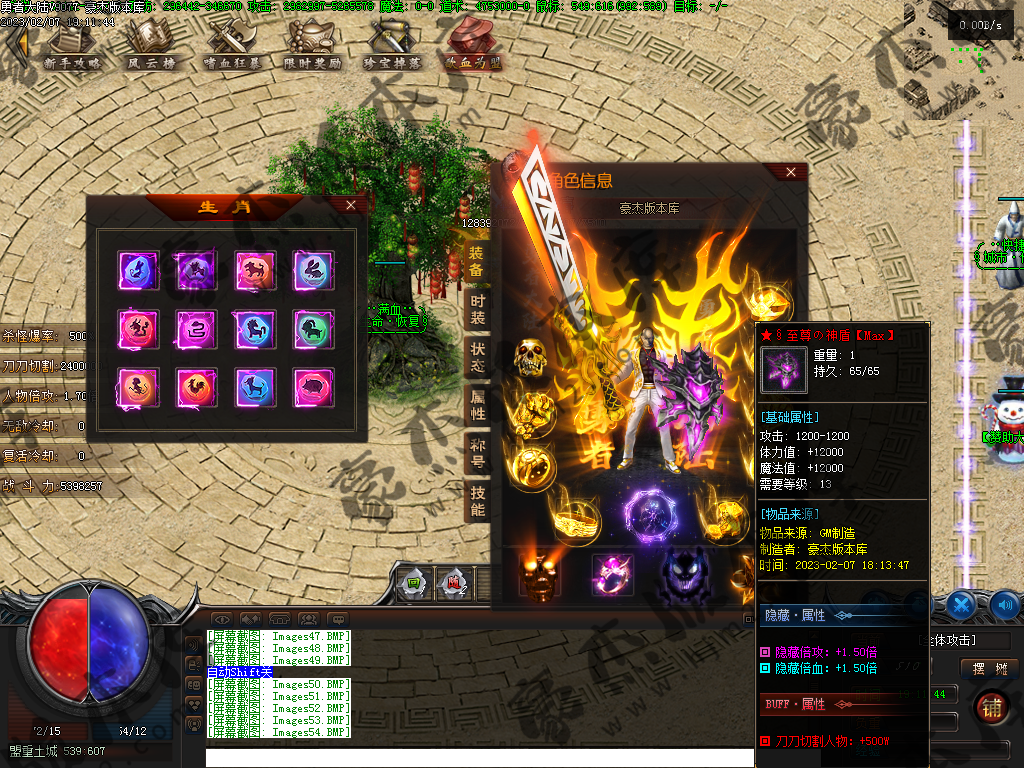Toggle the sound speaker button
The height and width of the screenshot is (768, 1024).
pyautogui.click(x=1004, y=604)
